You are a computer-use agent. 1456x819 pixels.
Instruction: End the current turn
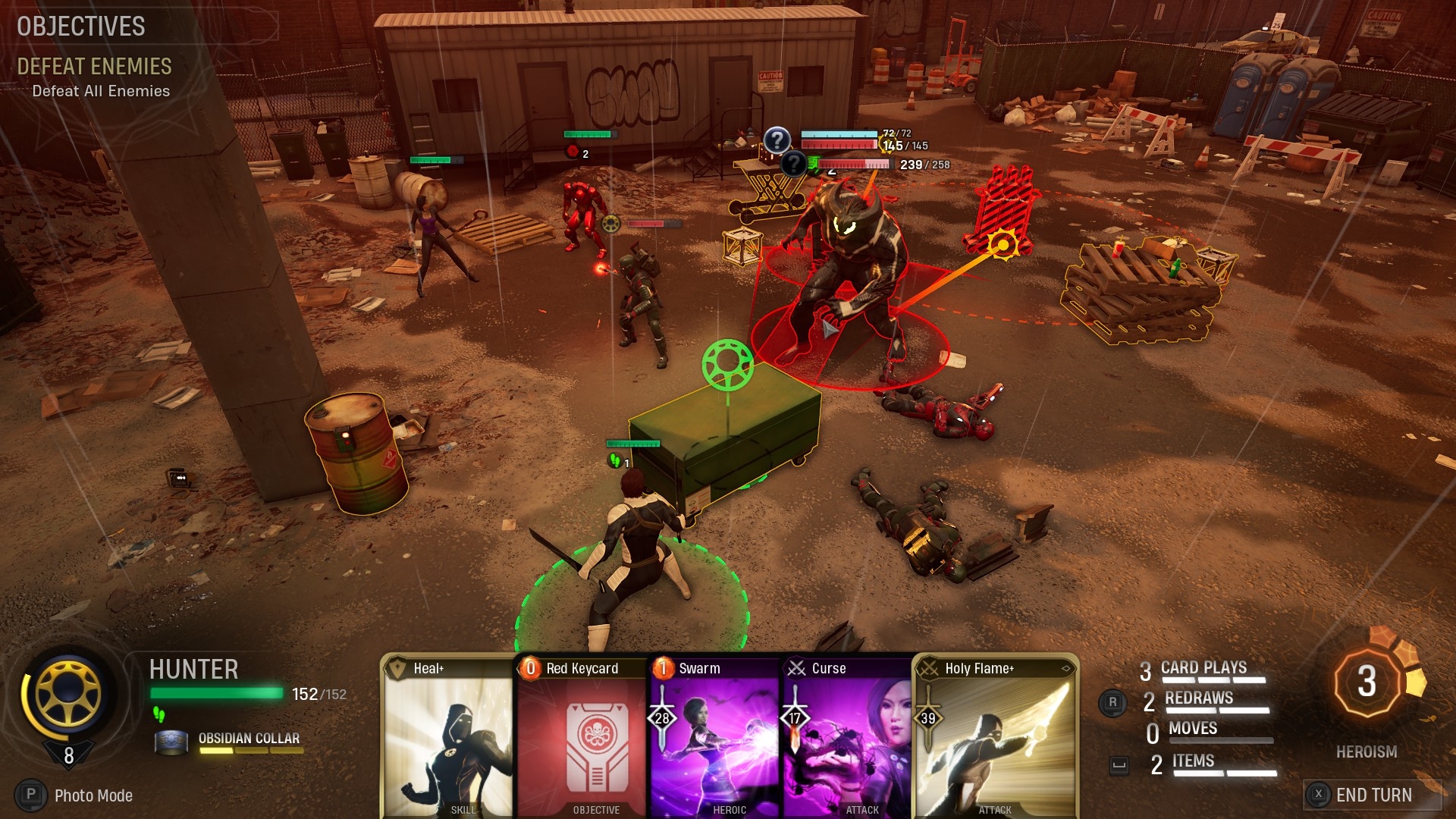click(x=1373, y=795)
